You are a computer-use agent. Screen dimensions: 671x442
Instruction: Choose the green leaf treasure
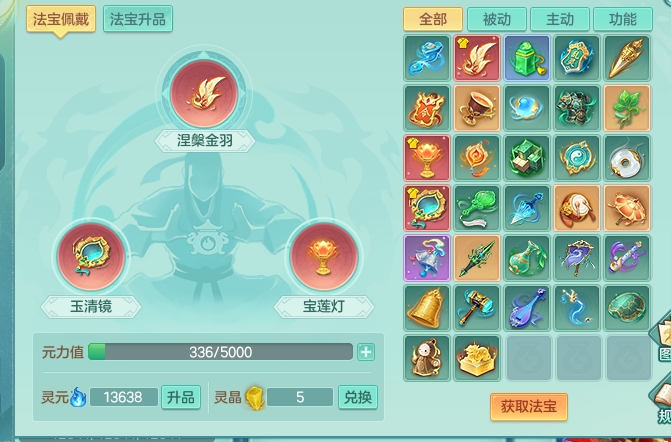(x=627, y=107)
